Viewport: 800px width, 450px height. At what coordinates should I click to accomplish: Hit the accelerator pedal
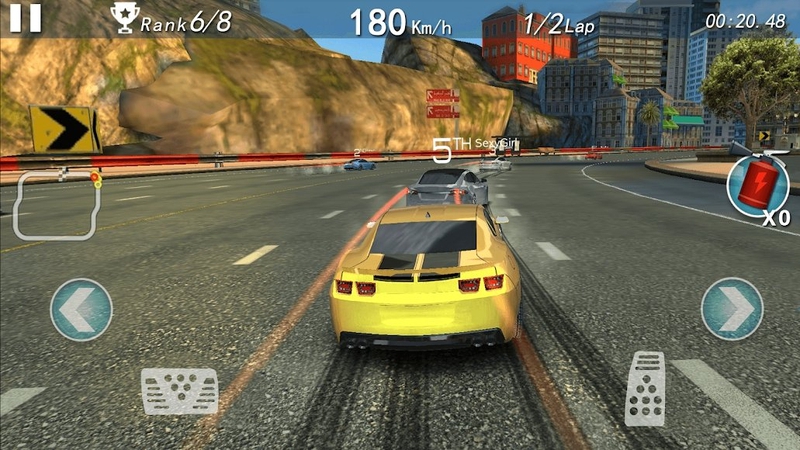[x=645, y=388]
